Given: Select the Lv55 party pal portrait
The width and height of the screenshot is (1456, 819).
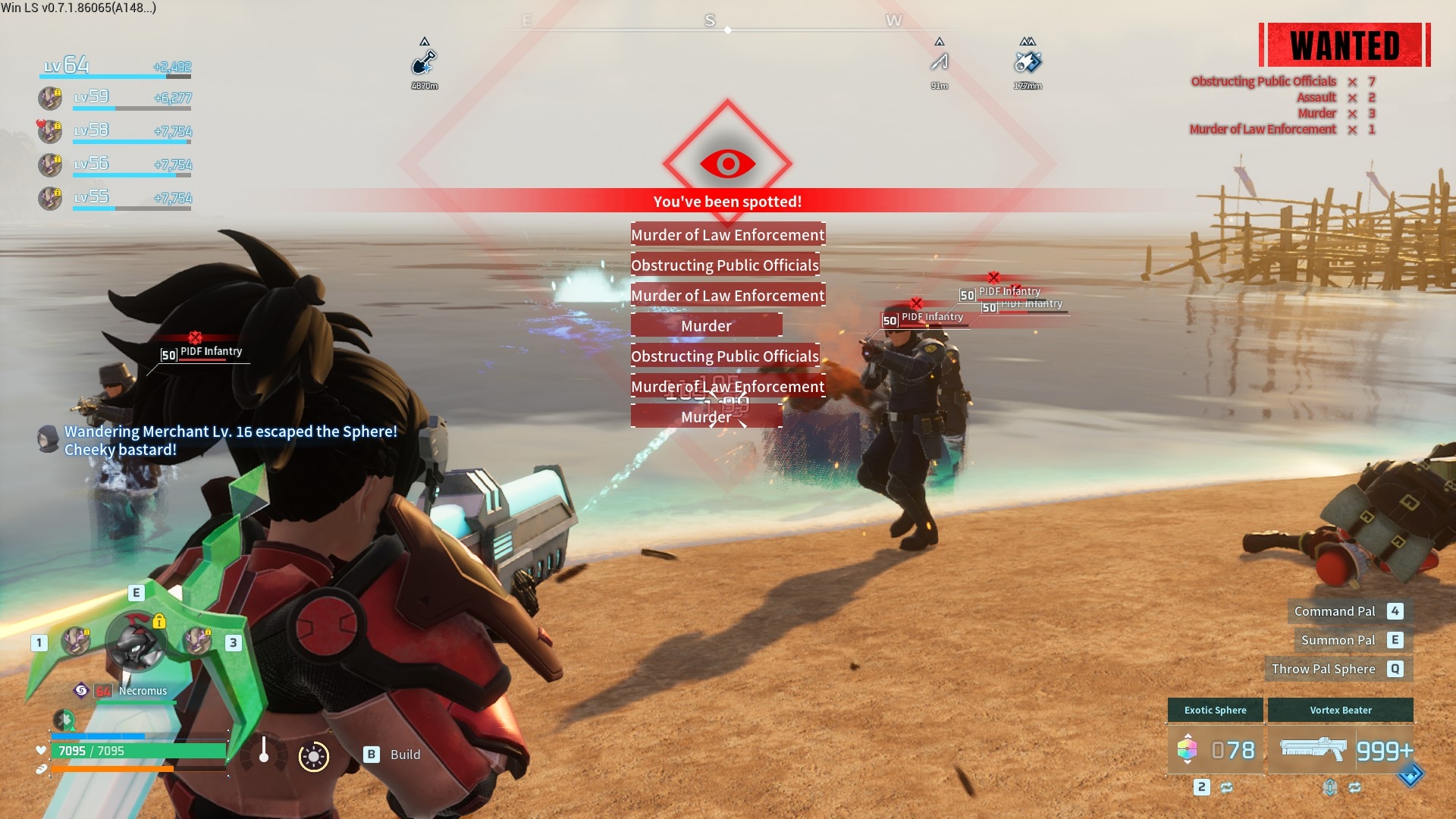Looking at the screenshot, I should (x=50, y=198).
